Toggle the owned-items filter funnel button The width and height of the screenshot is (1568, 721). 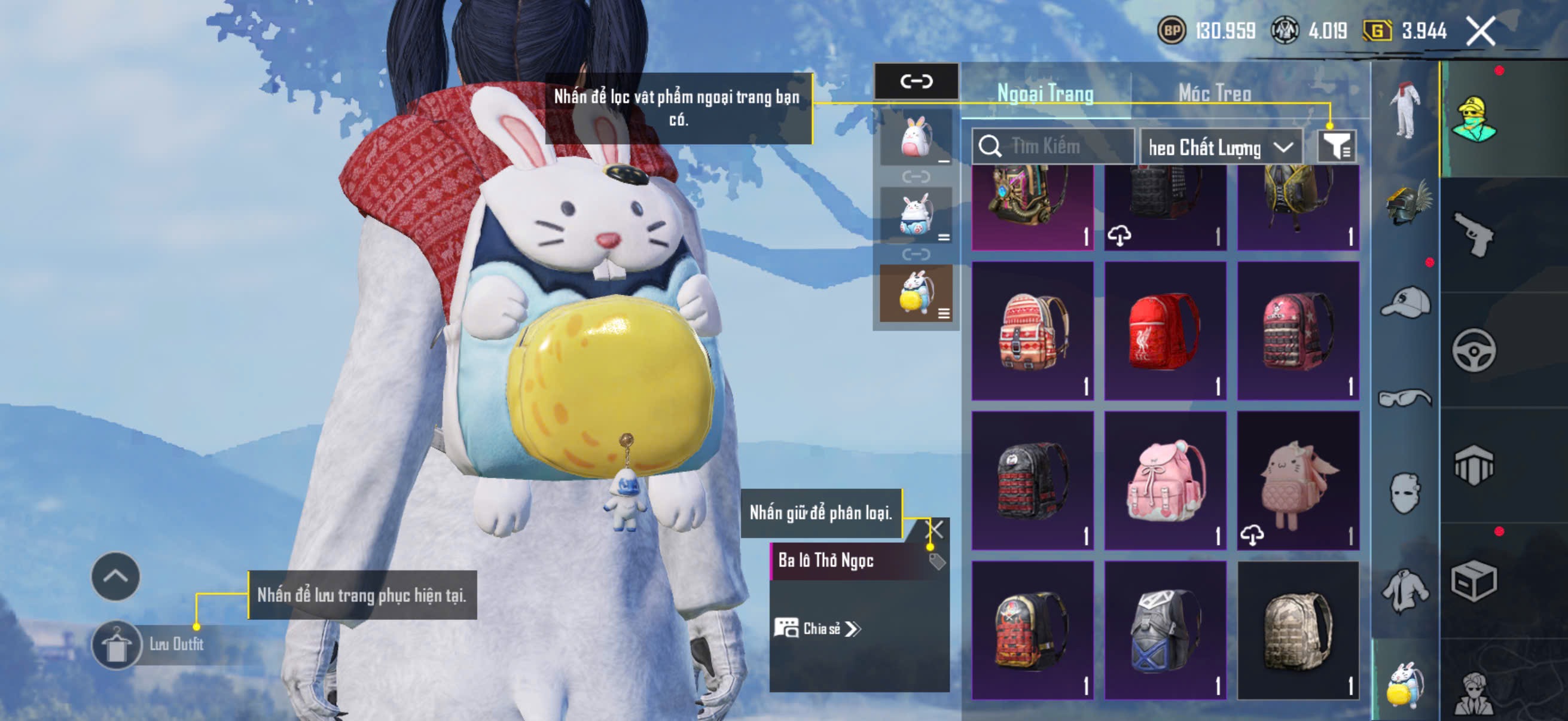(x=1335, y=146)
